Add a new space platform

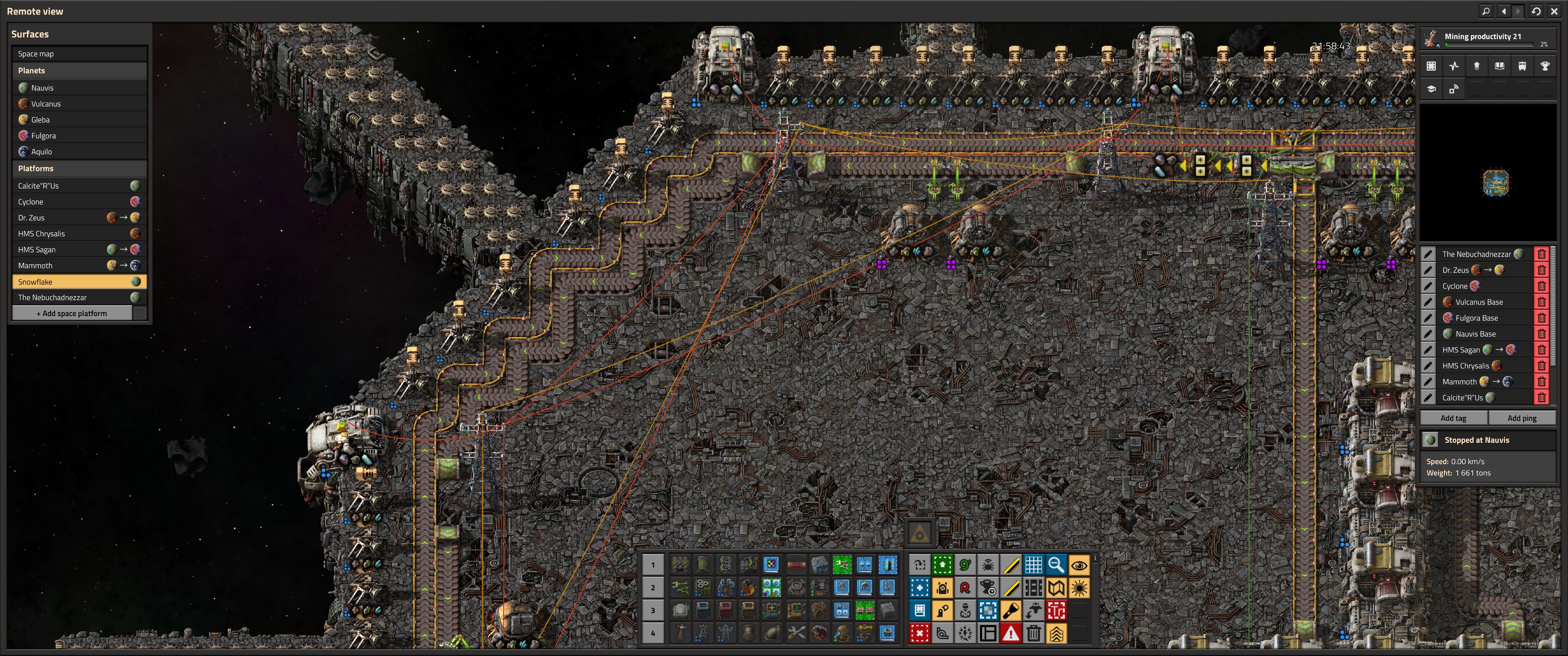tap(72, 313)
